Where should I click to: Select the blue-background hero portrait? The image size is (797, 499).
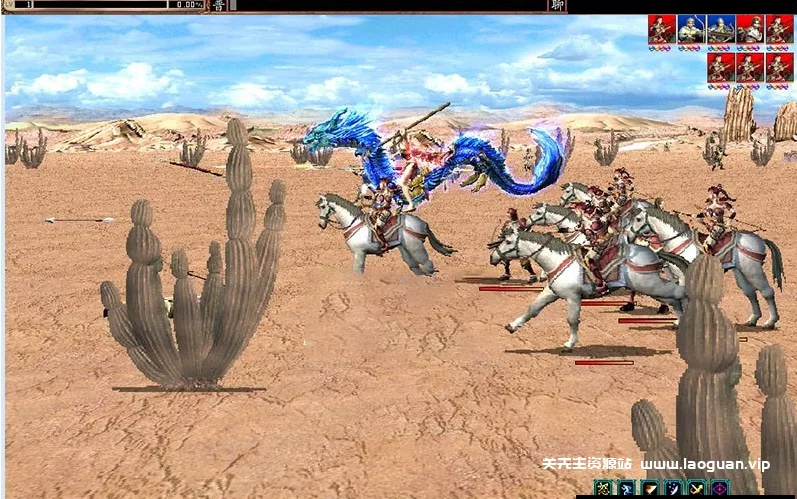(691, 29)
